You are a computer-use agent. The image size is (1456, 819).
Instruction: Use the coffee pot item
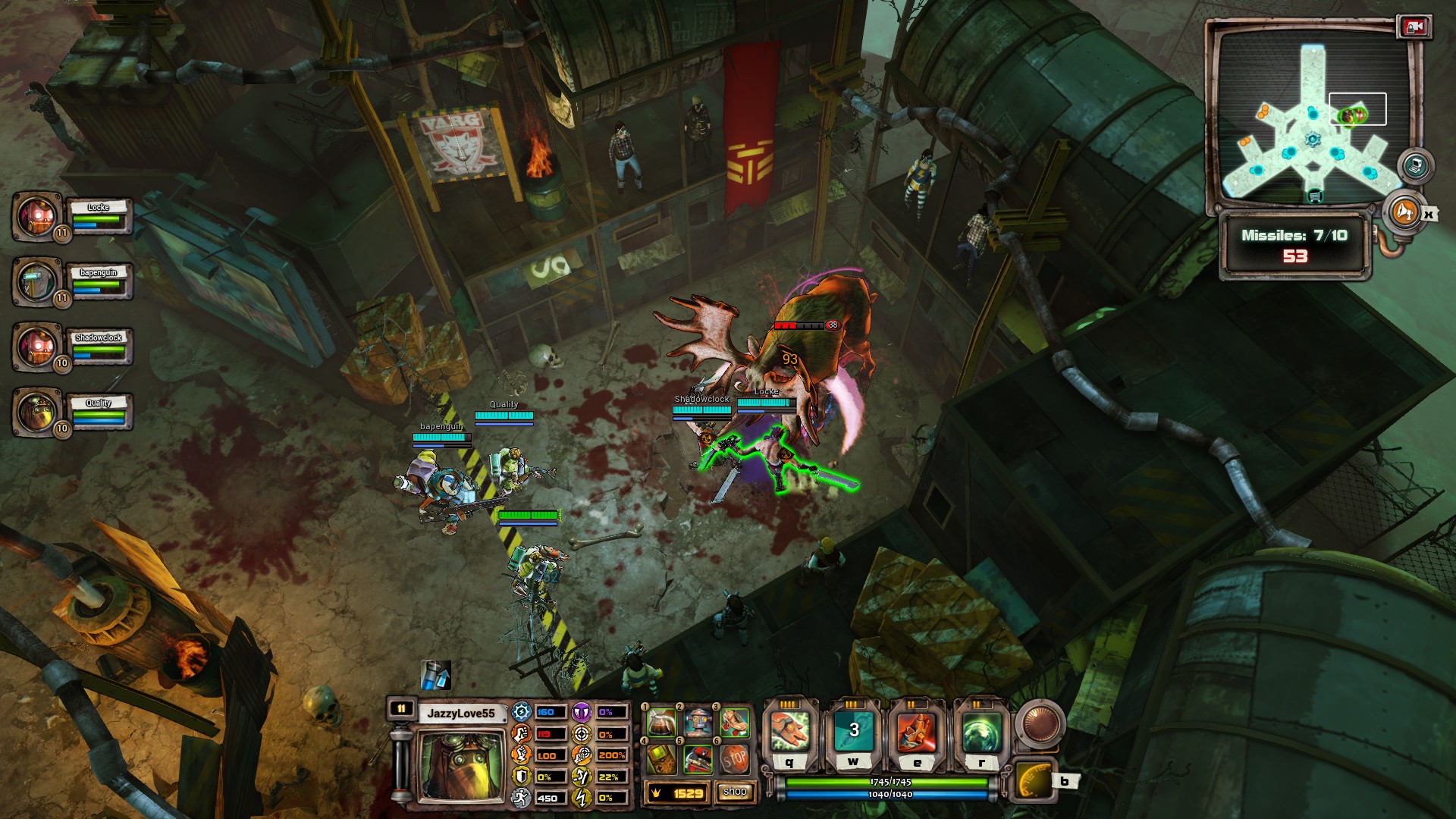[x=661, y=723]
